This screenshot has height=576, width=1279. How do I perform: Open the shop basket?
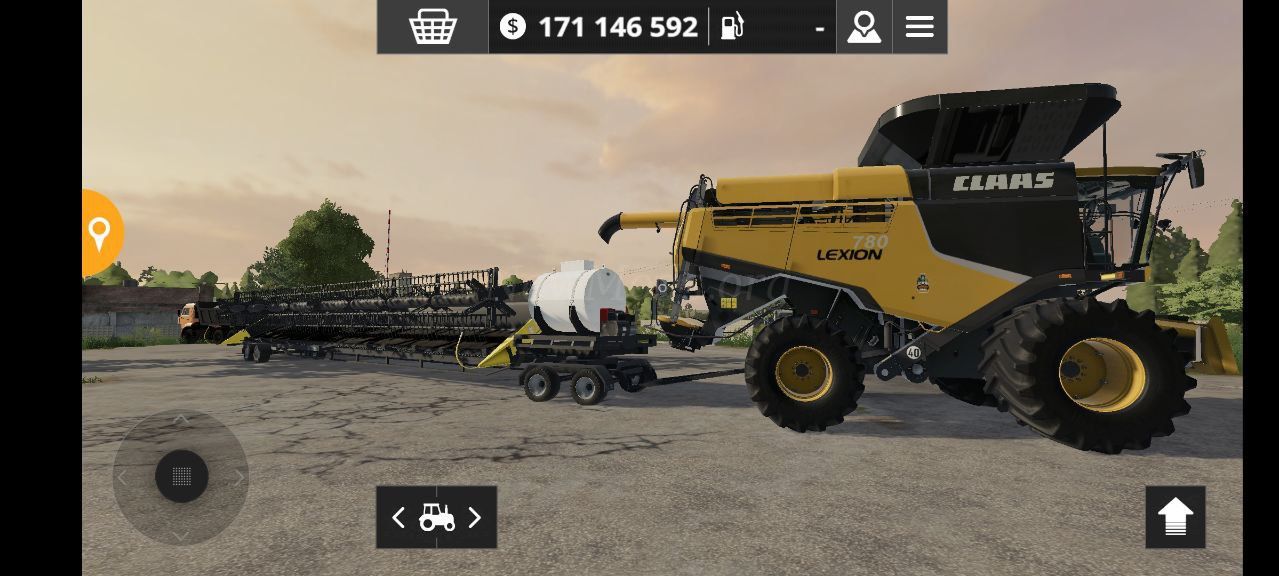432,27
